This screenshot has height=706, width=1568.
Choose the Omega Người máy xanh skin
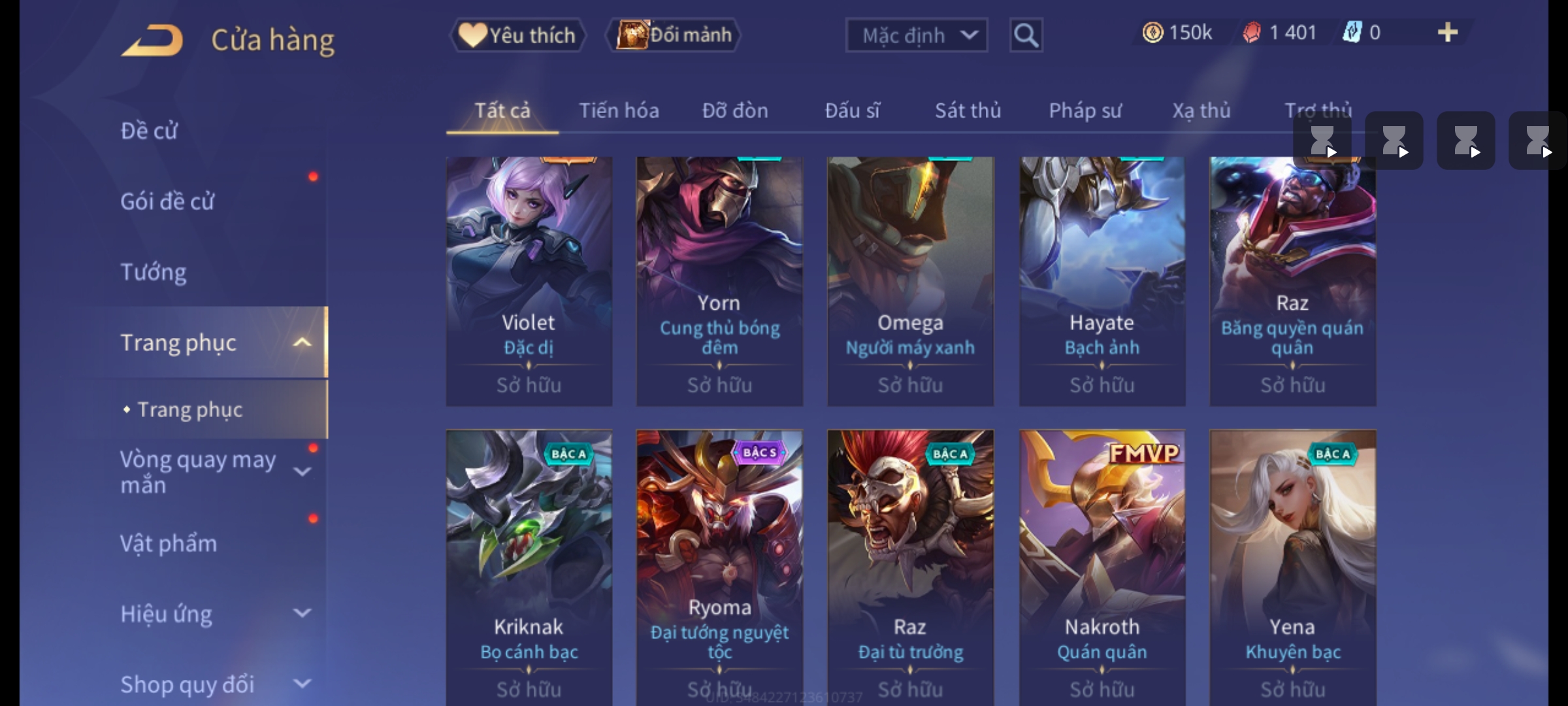click(x=910, y=281)
